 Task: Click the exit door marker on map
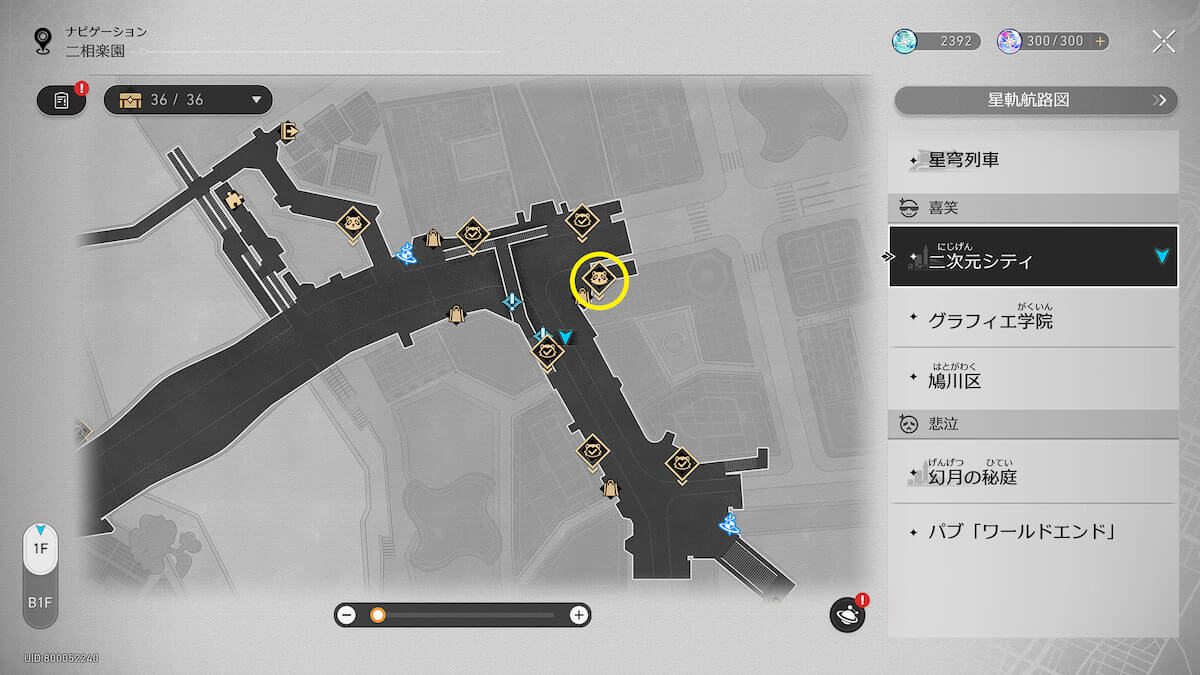click(288, 131)
